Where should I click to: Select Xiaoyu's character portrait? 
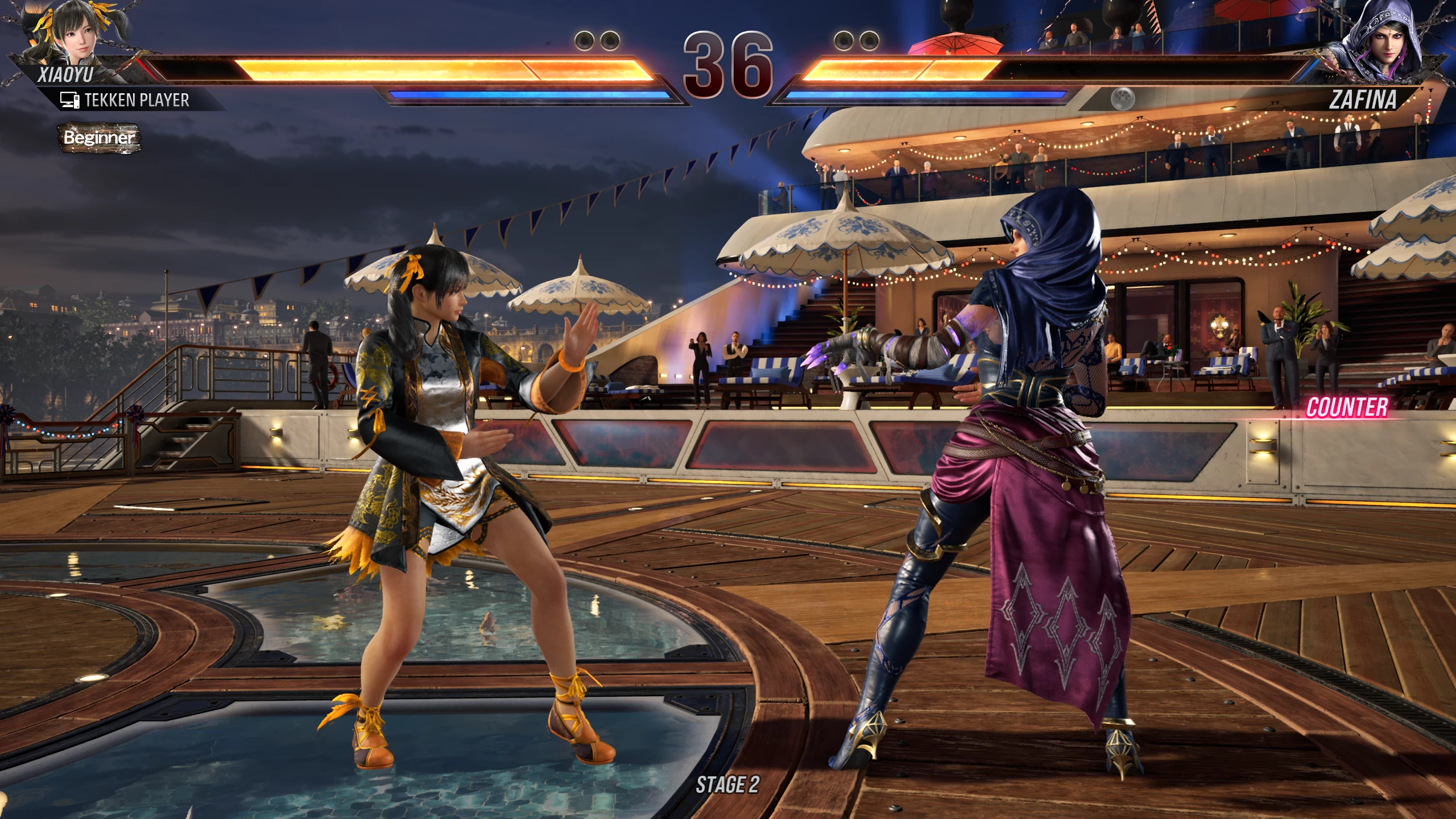coord(77,37)
